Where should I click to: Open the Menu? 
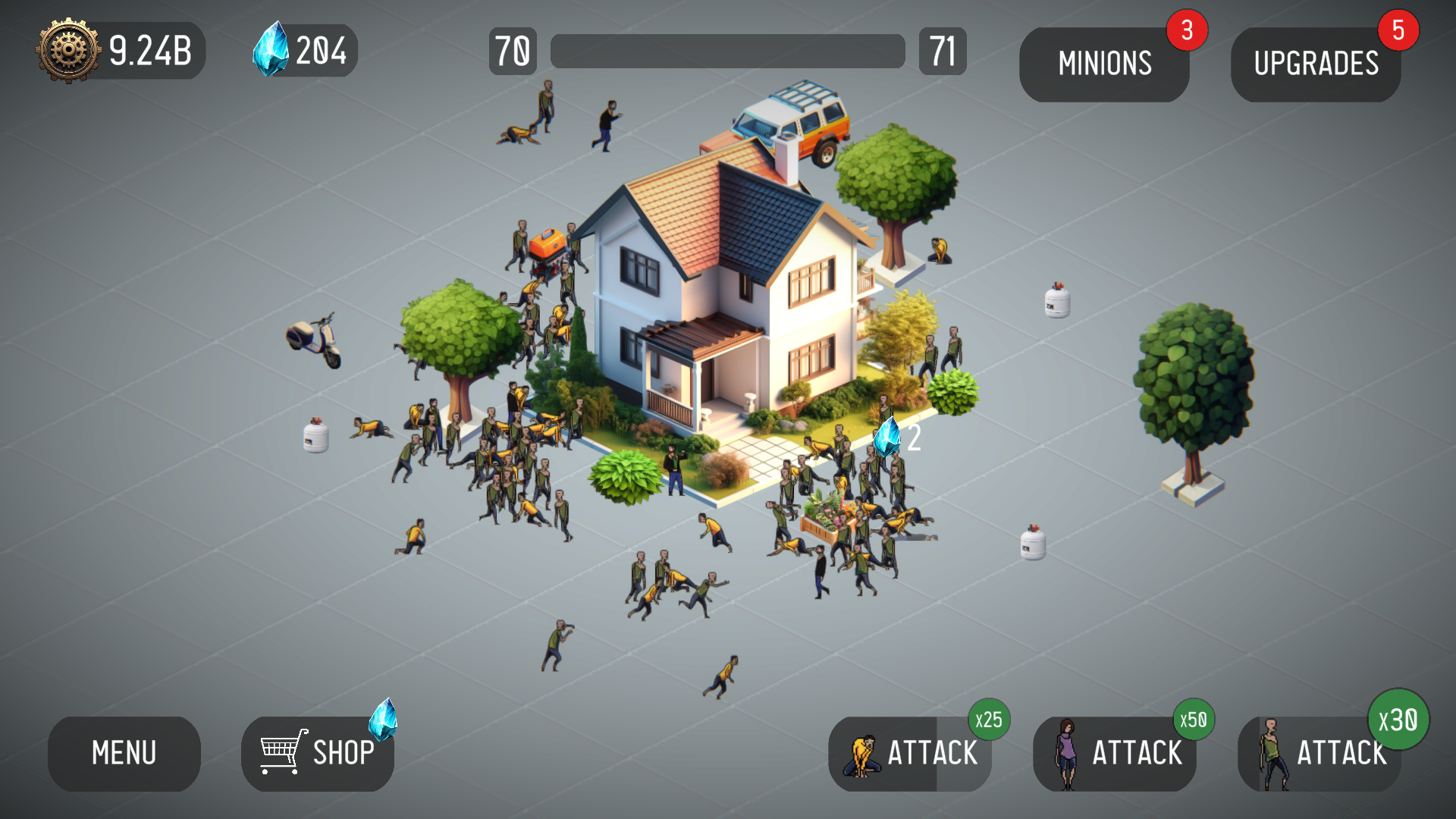tap(124, 753)
